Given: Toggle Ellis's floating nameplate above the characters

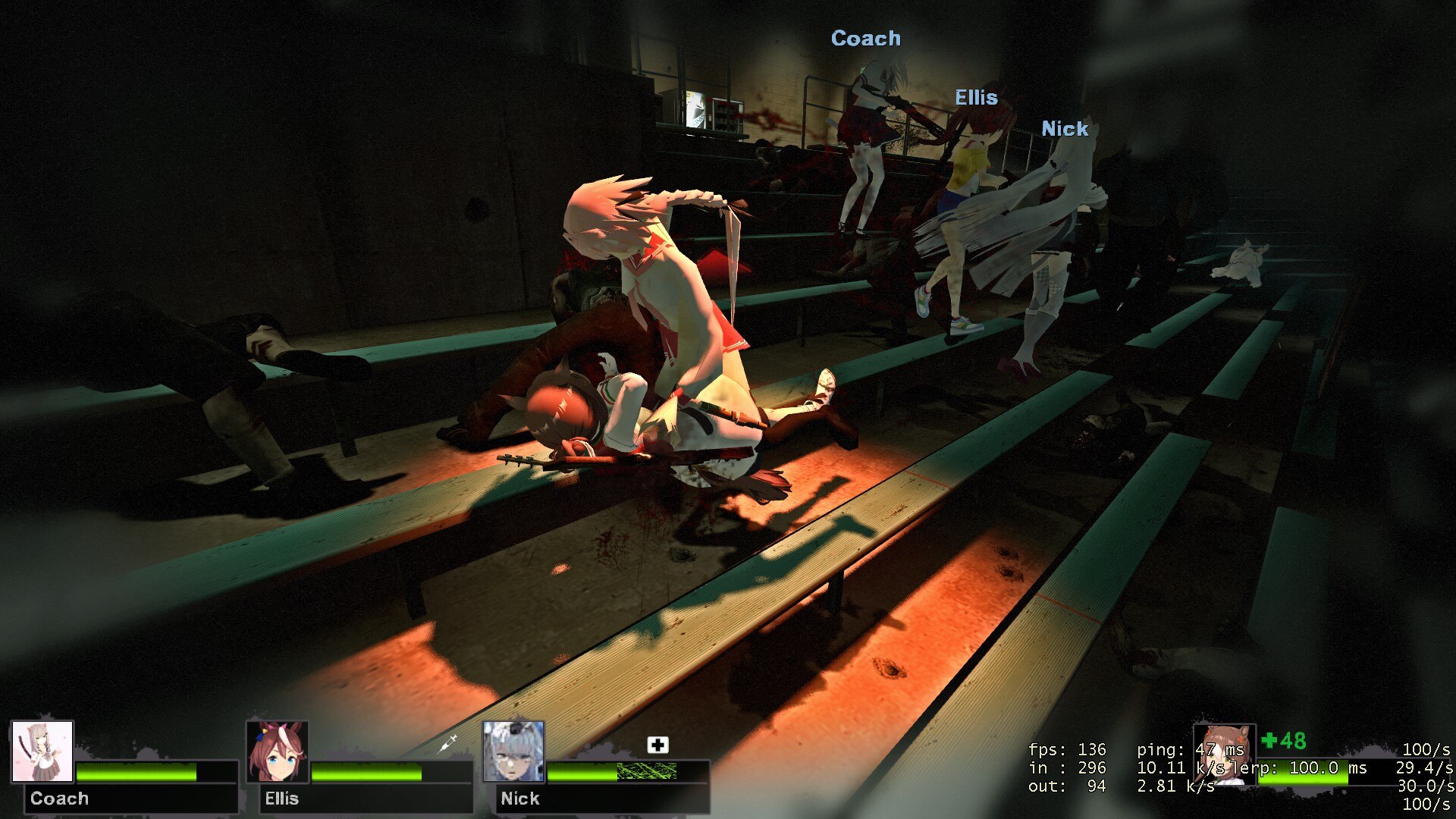Looking at the screenshot, I should (975, 96).
